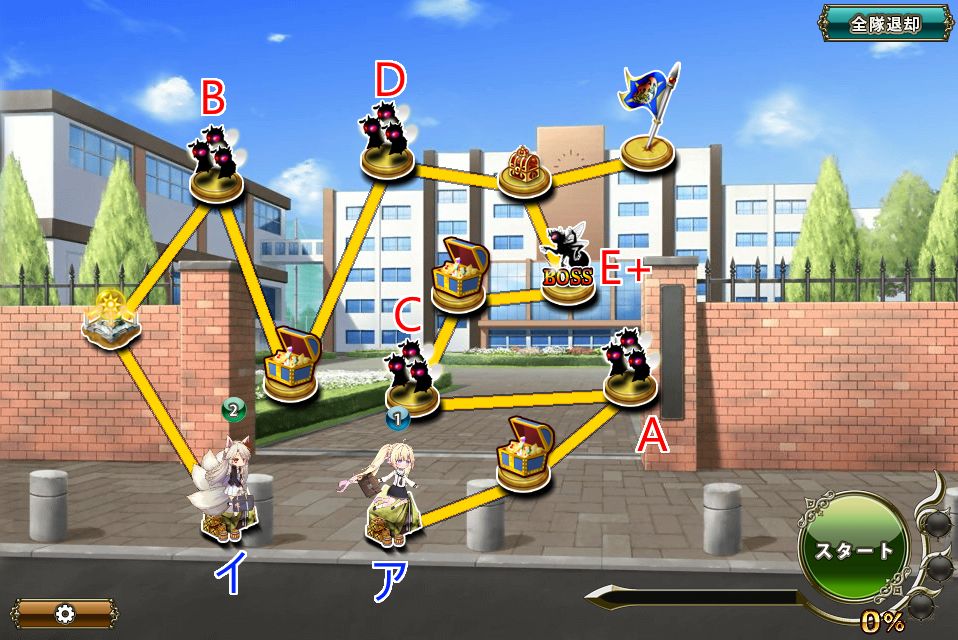
Task: Choose the blue flag goal node
Action: pyautogui.click(x=646, y=120)
